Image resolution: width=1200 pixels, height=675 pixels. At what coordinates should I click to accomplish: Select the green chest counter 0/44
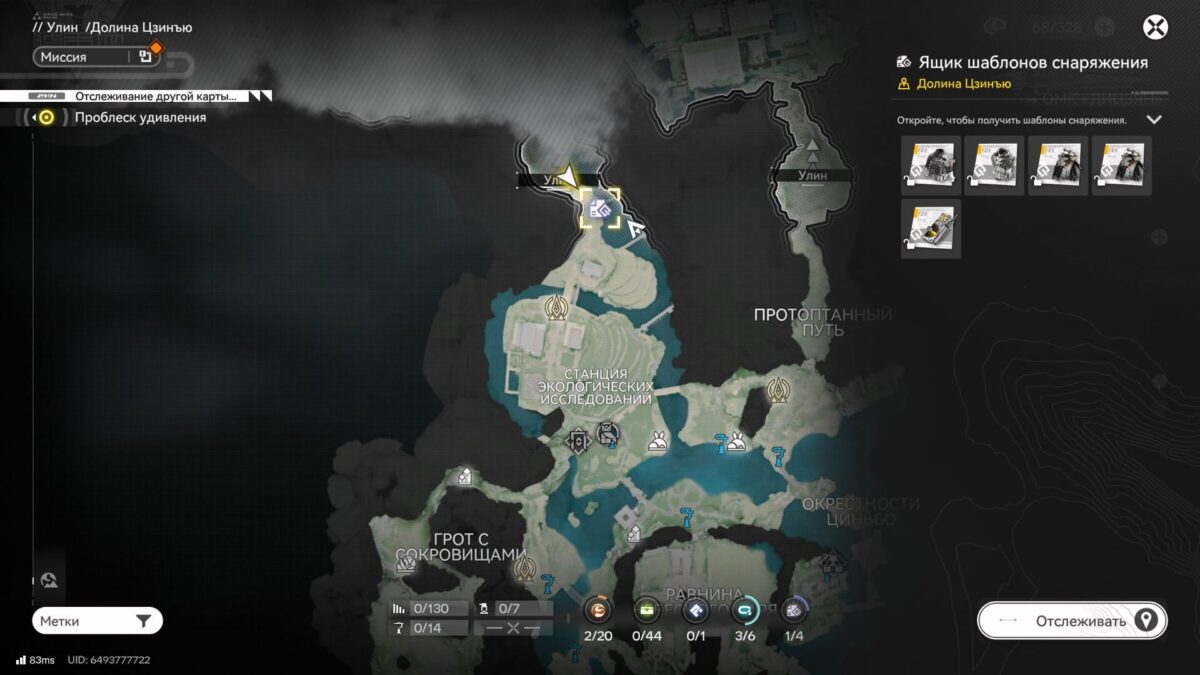pos(648,610)
